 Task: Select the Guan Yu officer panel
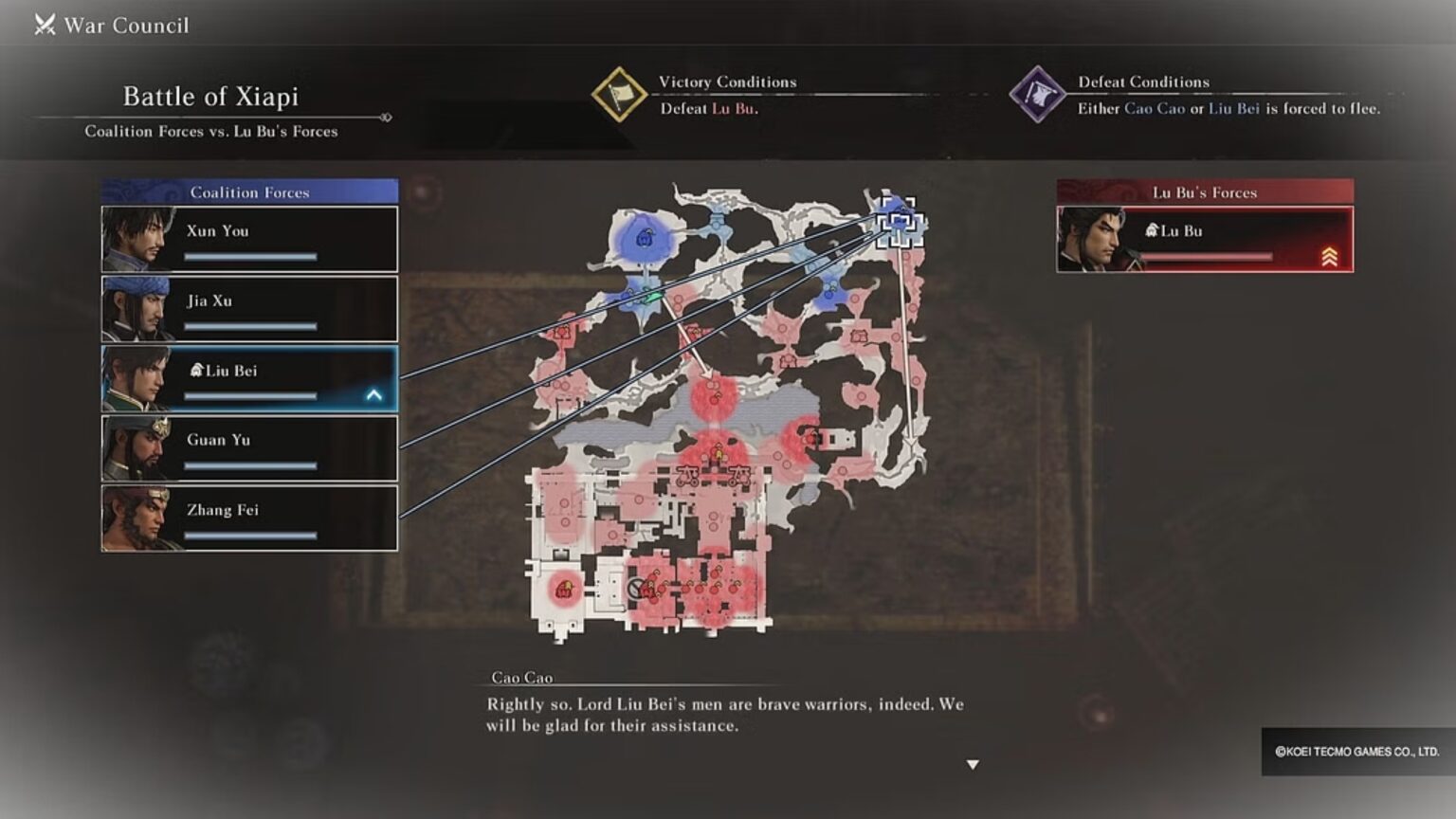[248, 446]
